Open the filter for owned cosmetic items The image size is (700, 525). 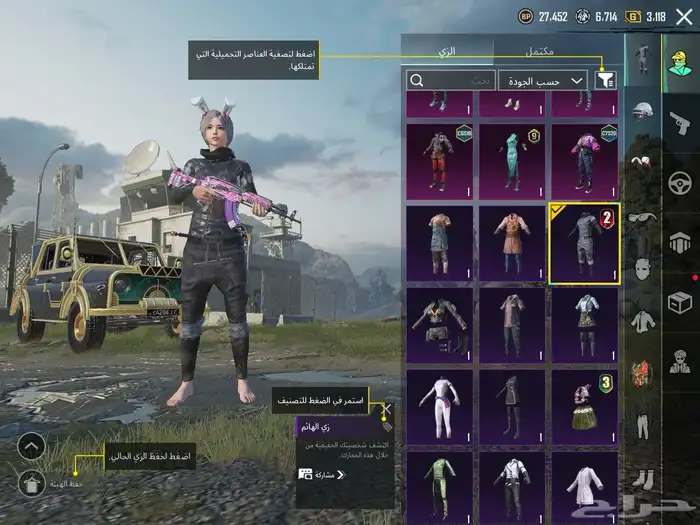pos(605,81)
